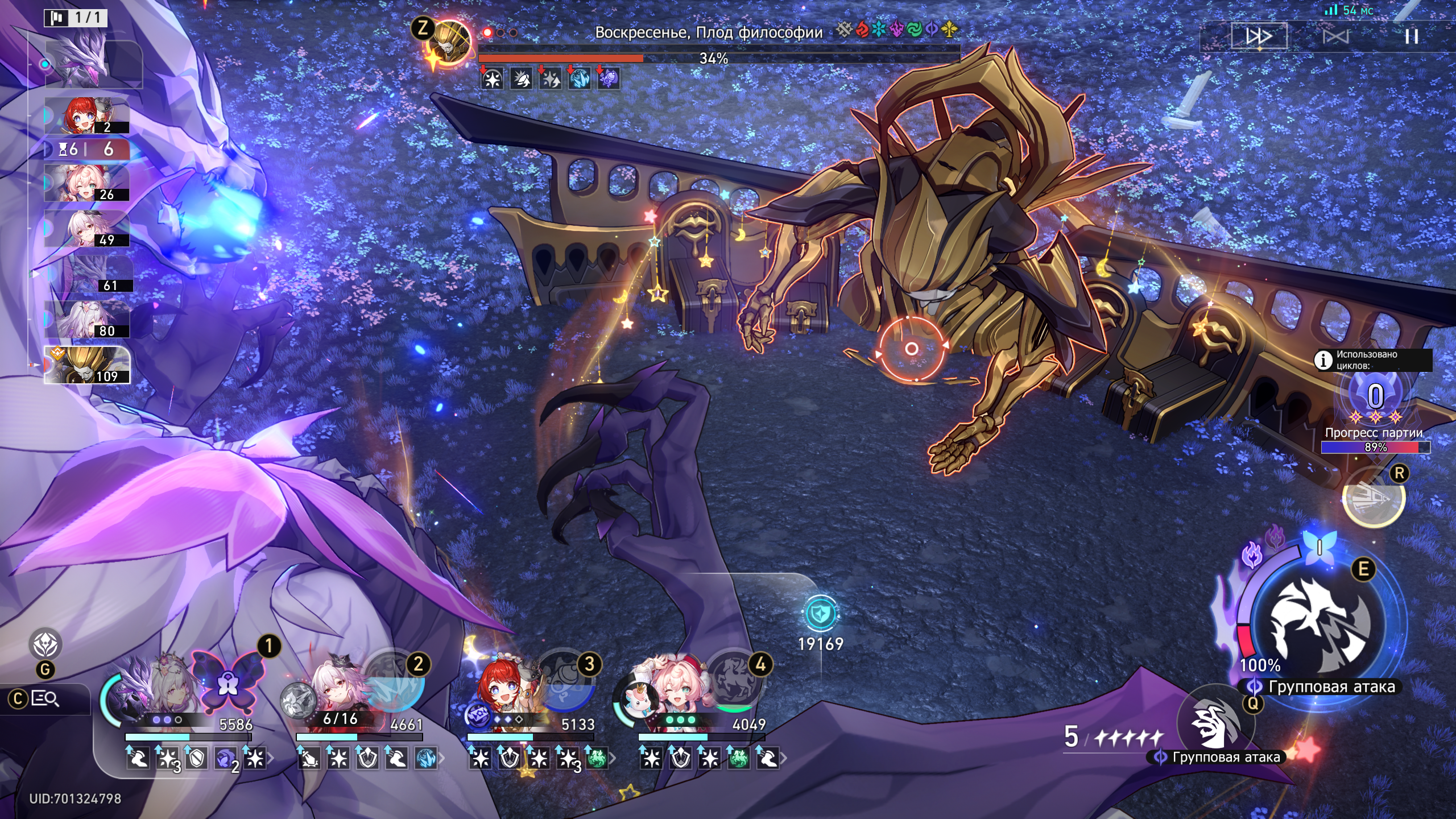
Task: Expand the first character's buff list arrow
Action: coord(270,758)
